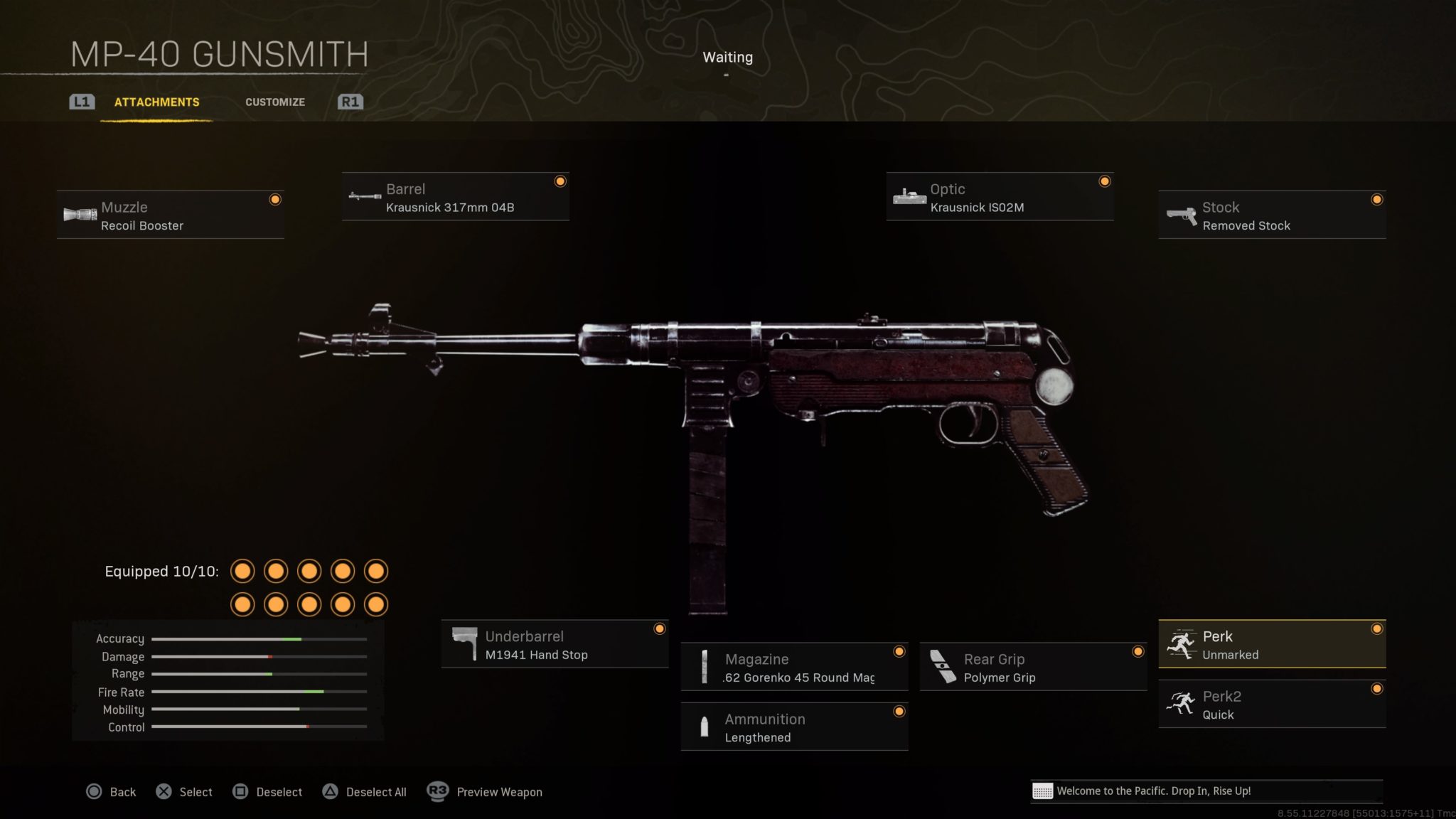Select the M1941 Hand Stop underbarrel icon
The image size is (1456, 819).
tap(467, 644)
